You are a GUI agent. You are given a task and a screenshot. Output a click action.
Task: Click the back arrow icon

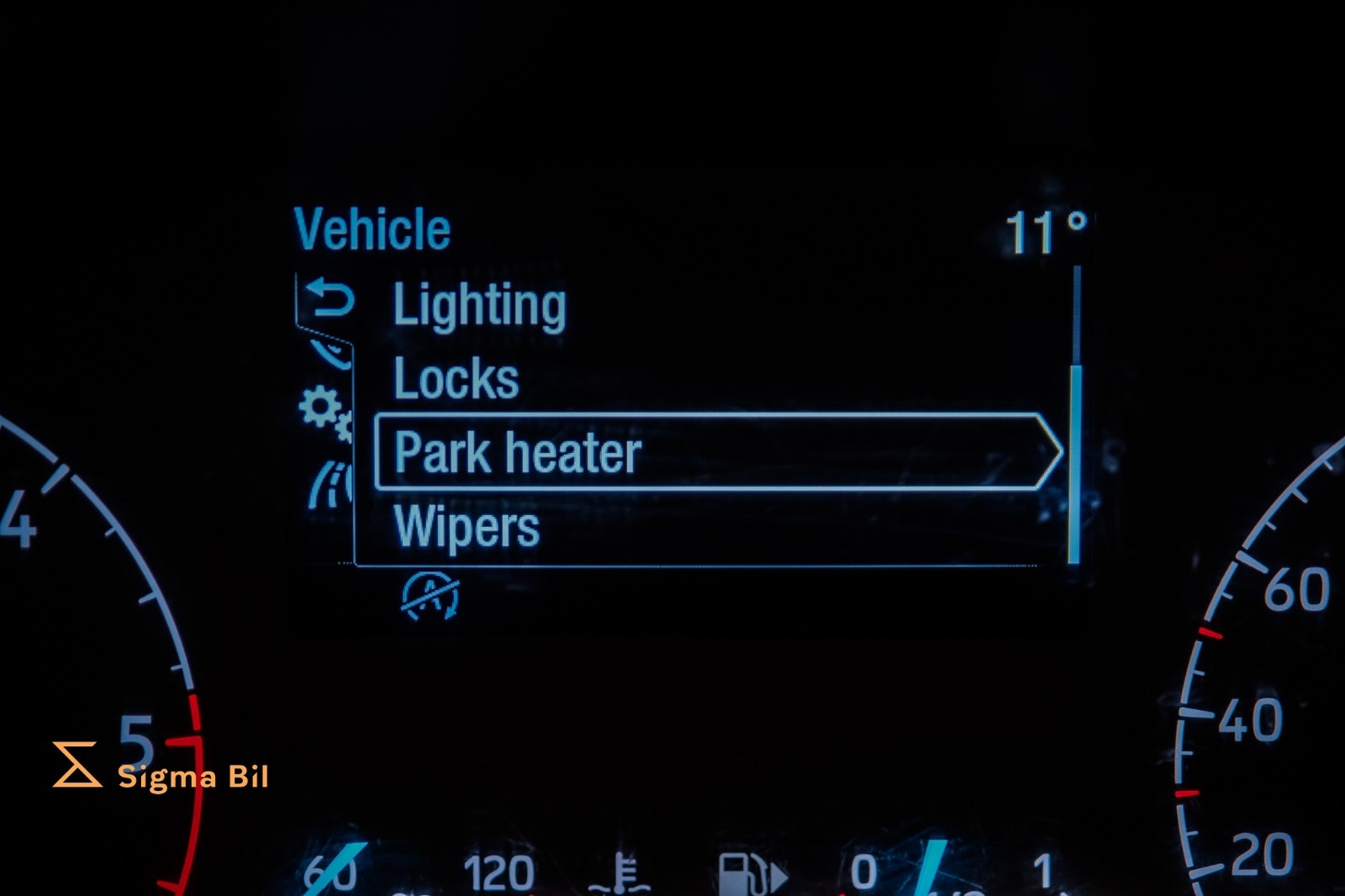[x=329, y=299]
